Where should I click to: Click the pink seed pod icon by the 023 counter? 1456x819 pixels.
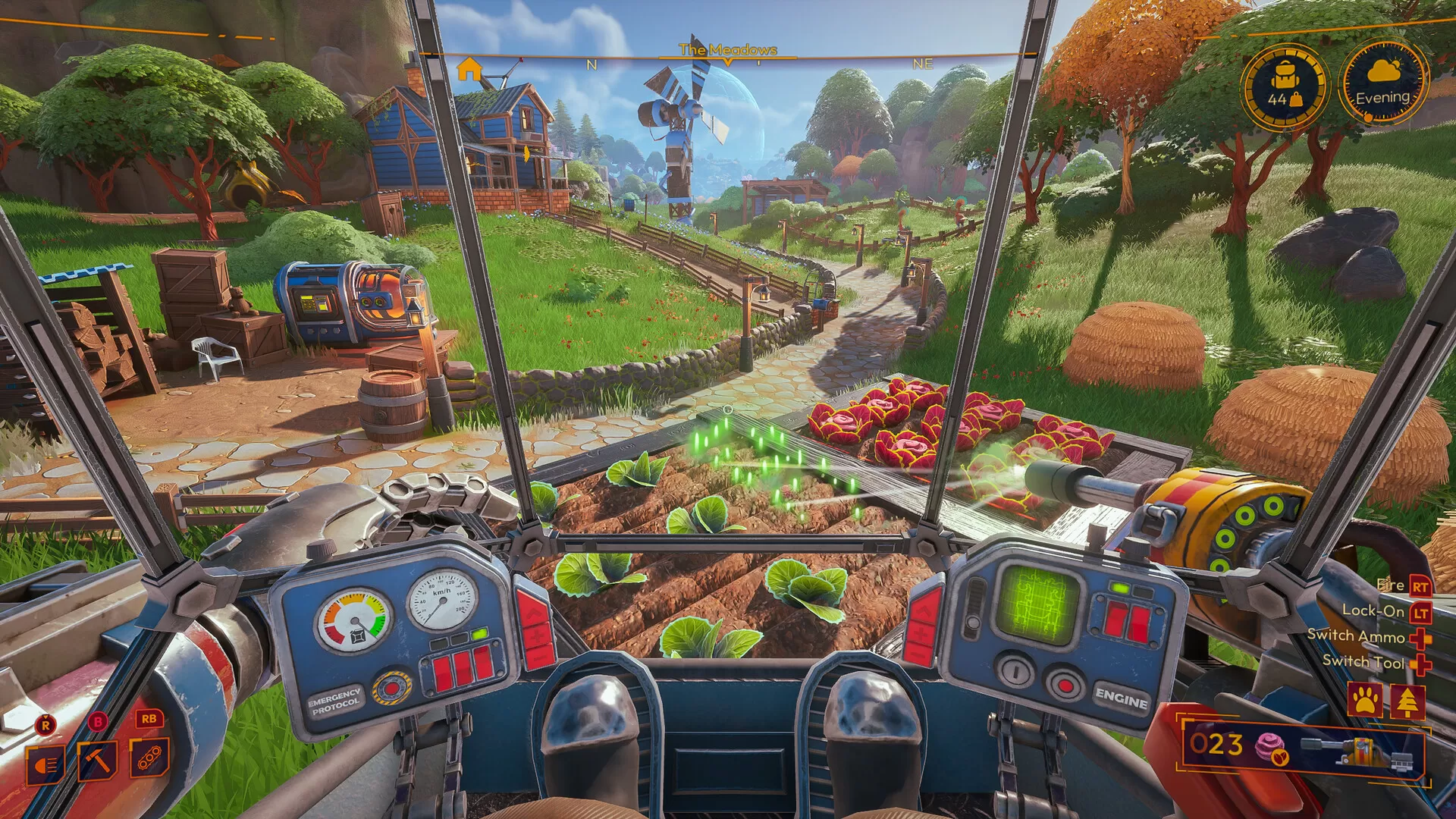(x=1270, y=745)
